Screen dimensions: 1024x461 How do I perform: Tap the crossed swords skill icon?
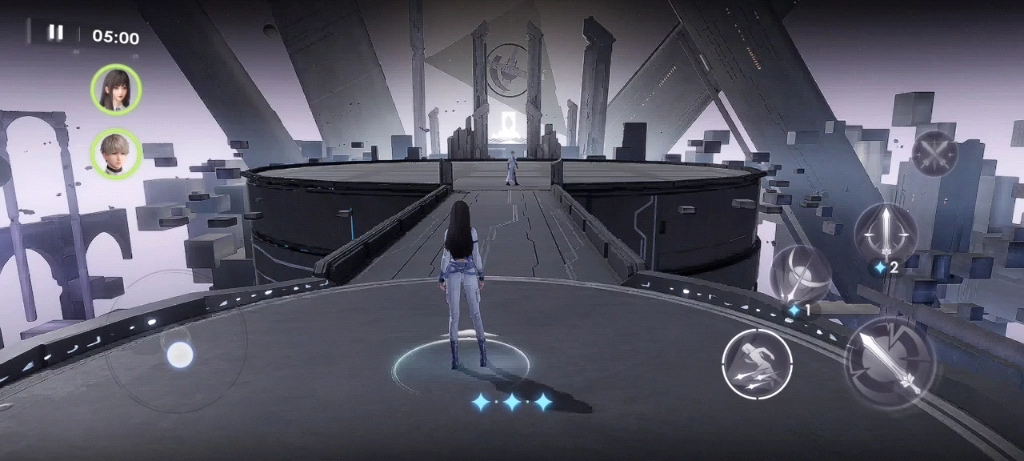tap(934, 153)
